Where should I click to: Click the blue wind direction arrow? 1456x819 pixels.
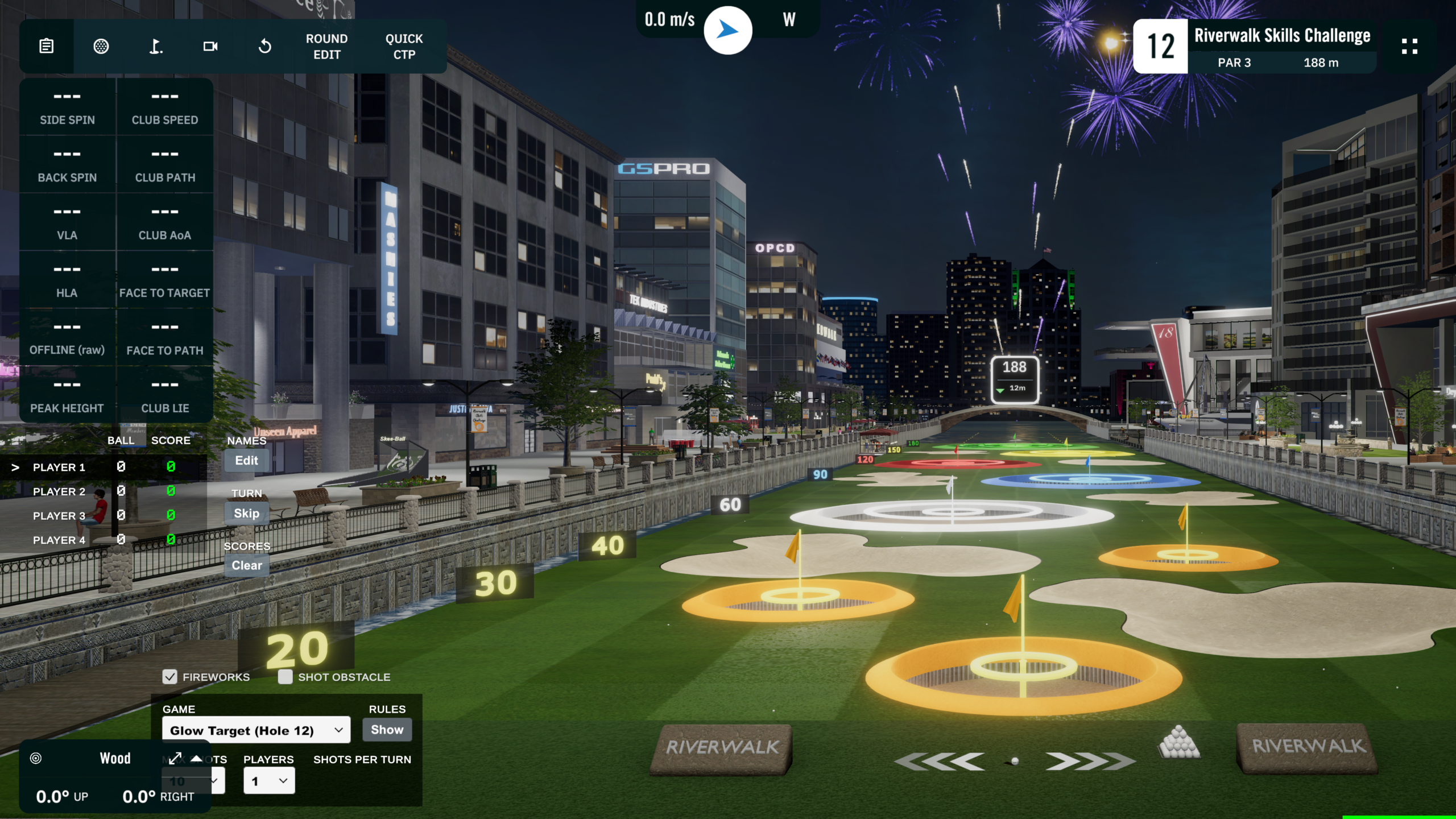coord(727,30)
